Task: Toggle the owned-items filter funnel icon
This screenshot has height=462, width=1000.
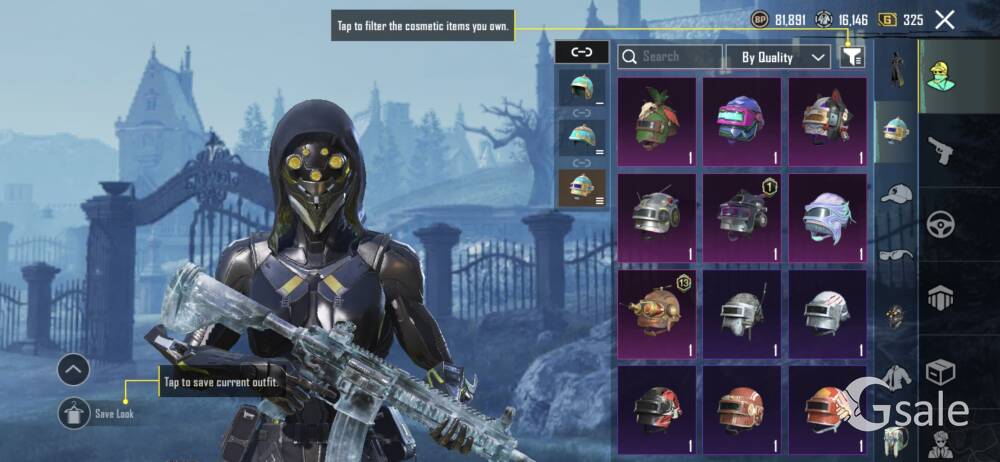Action: click(x=851, y=57)
